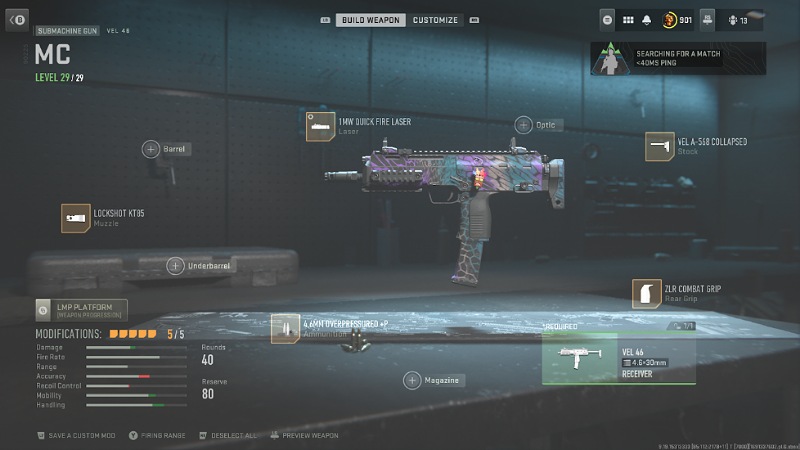Screen dimensions: 800x450
Task: Open the LMP Platform weapon progression
Action: (x=82, y=310)
